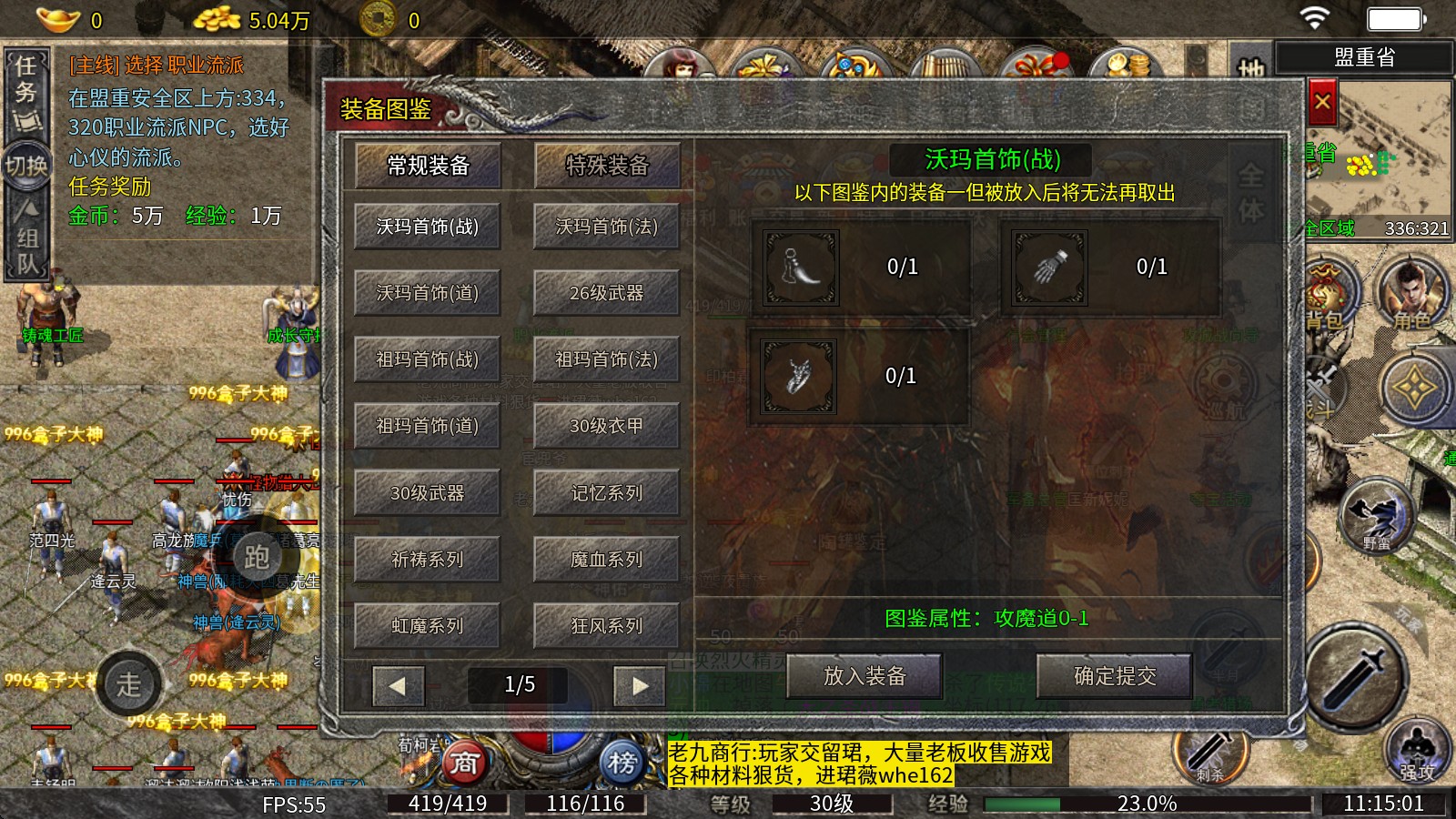Select the 沃玛首饰(法) category
The width and height of the screenshot is (1456, 819).
(x=607, y=227)
